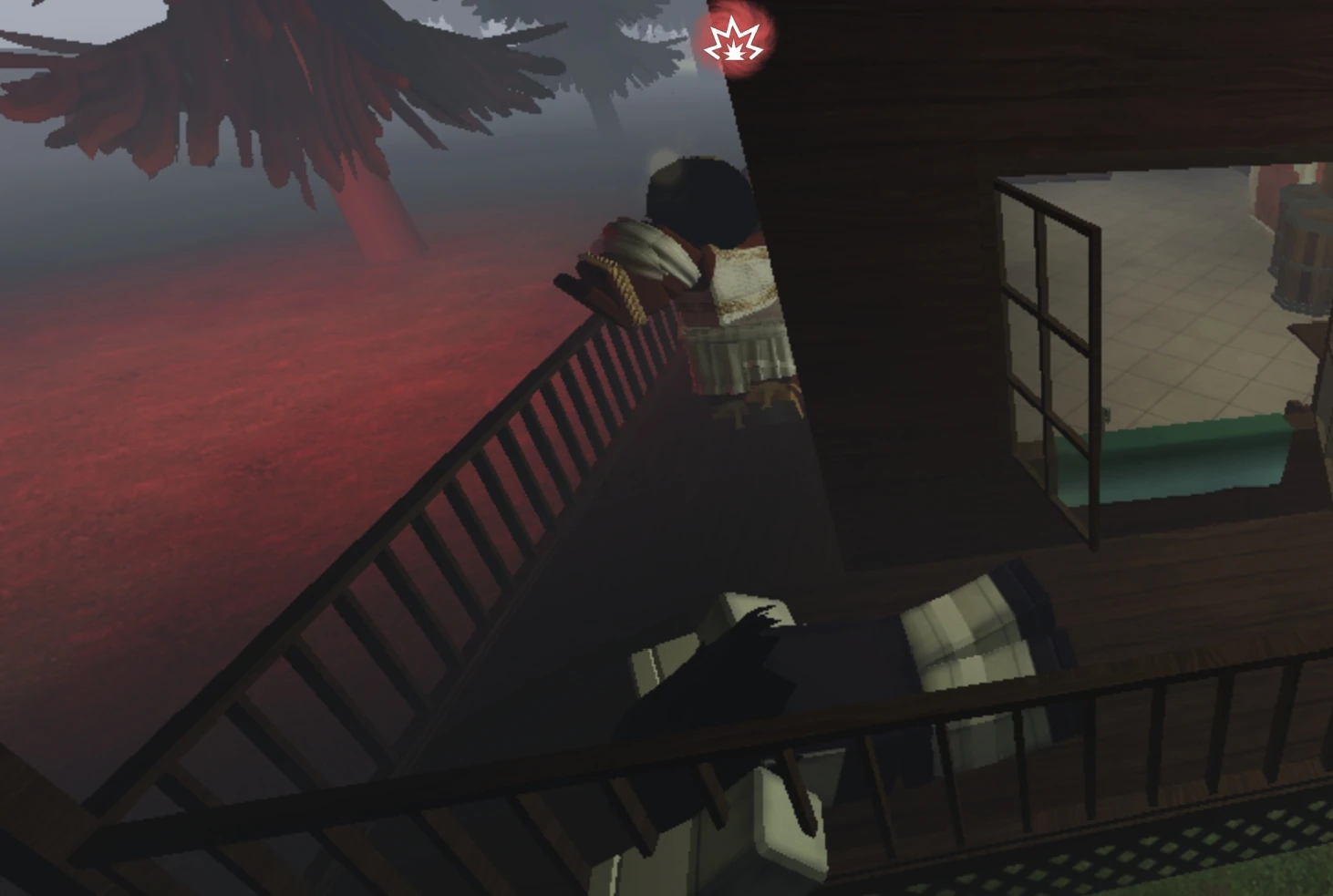The height and width of the screenshot is (896, 1333).
Task: Select the white starburst symbol inside the marker
Action: tap(732, 40)
